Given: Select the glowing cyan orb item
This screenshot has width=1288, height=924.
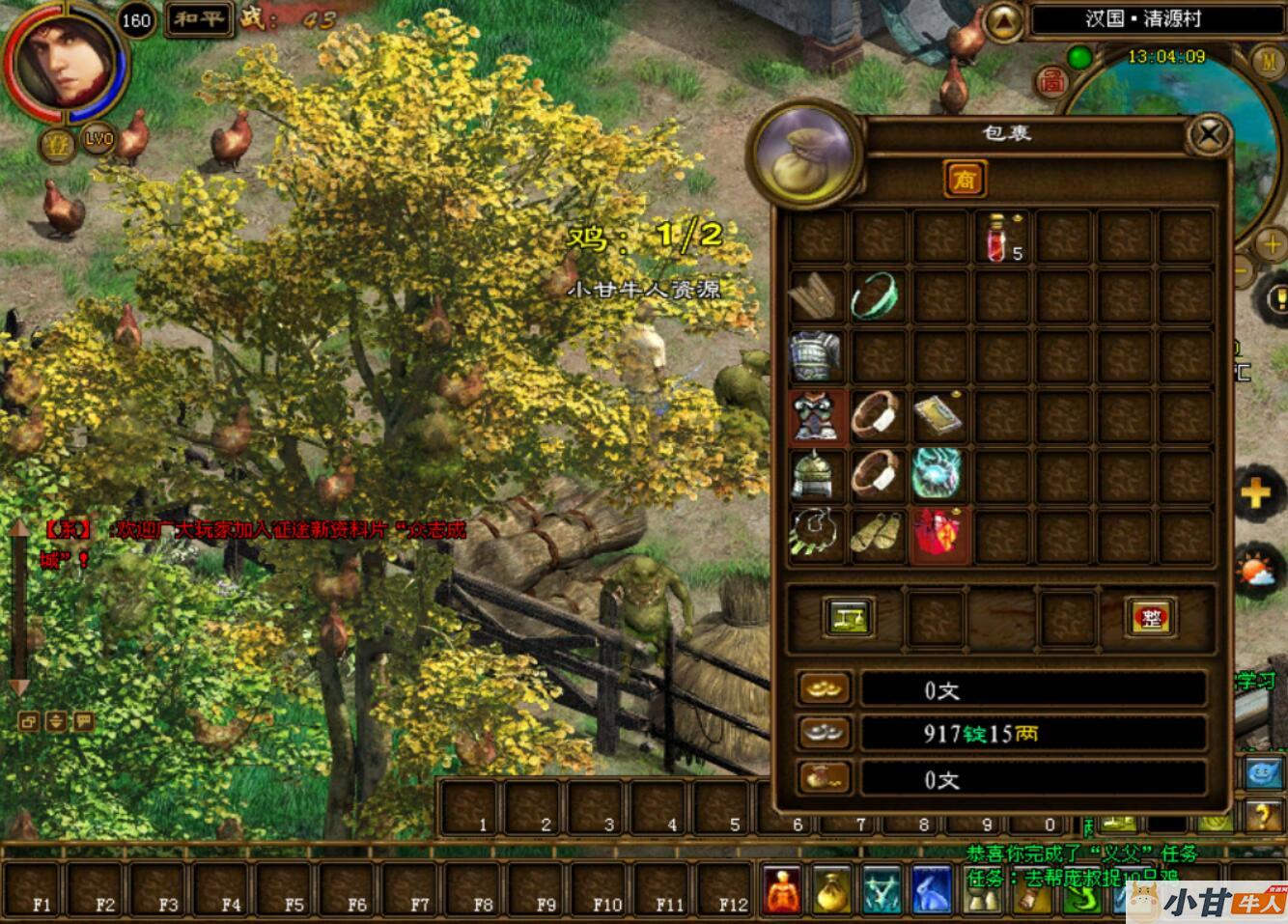Looking at the screenshot, I should (x=937, y=475).
